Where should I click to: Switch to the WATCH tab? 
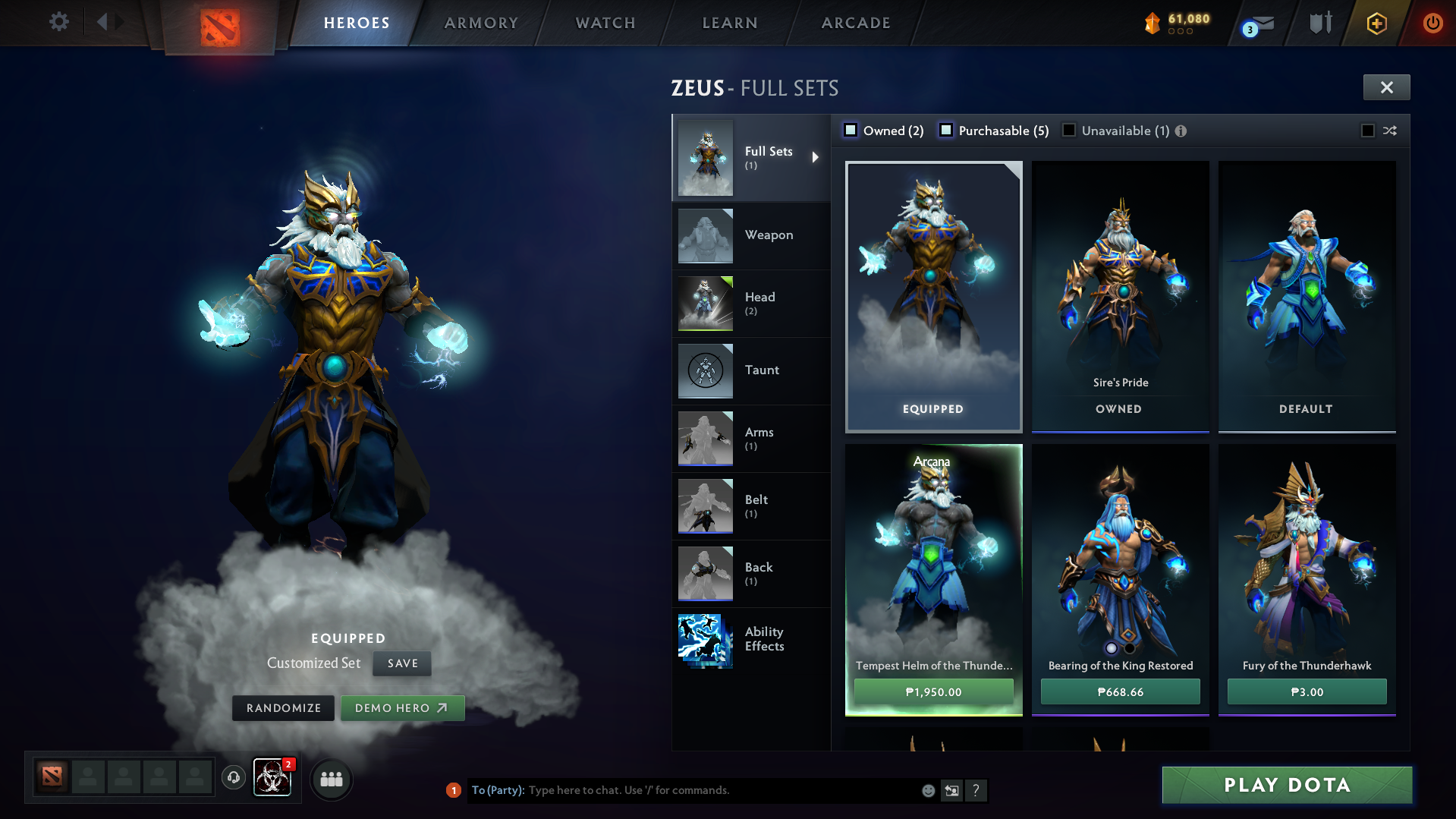coord(605,23)
